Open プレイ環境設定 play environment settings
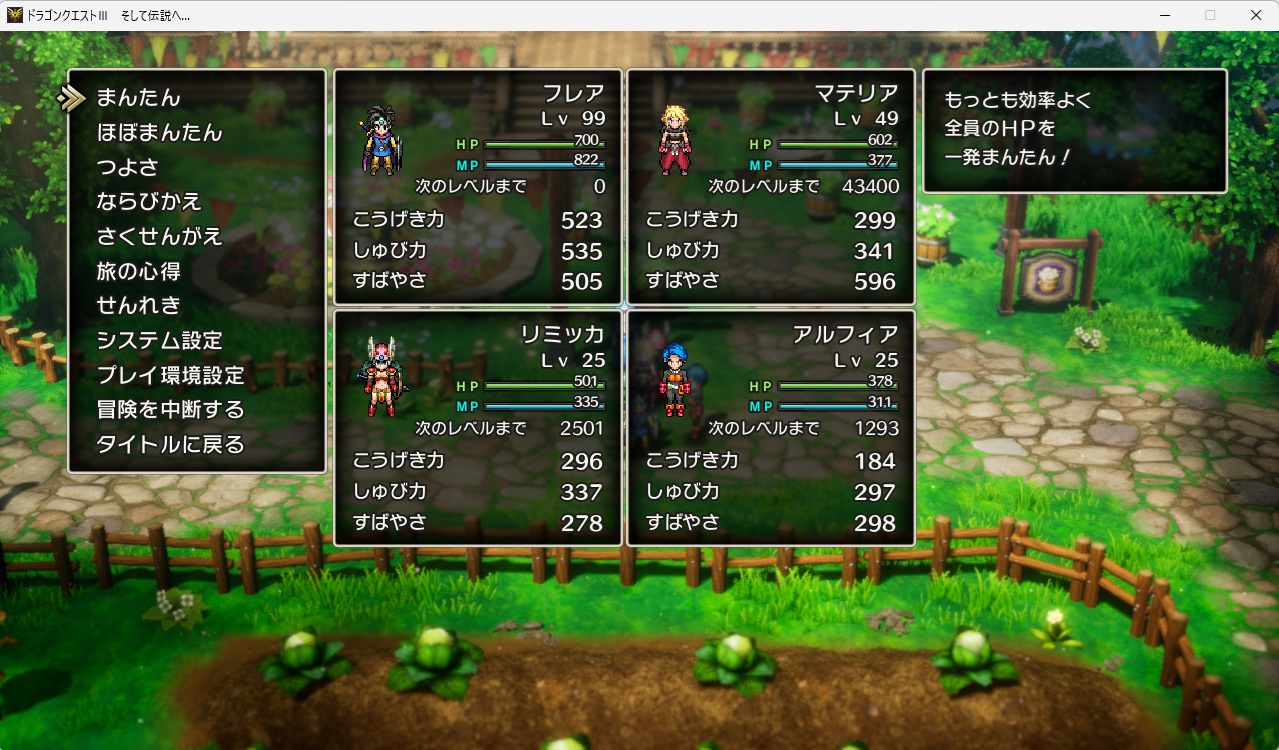 click(170, 376)
